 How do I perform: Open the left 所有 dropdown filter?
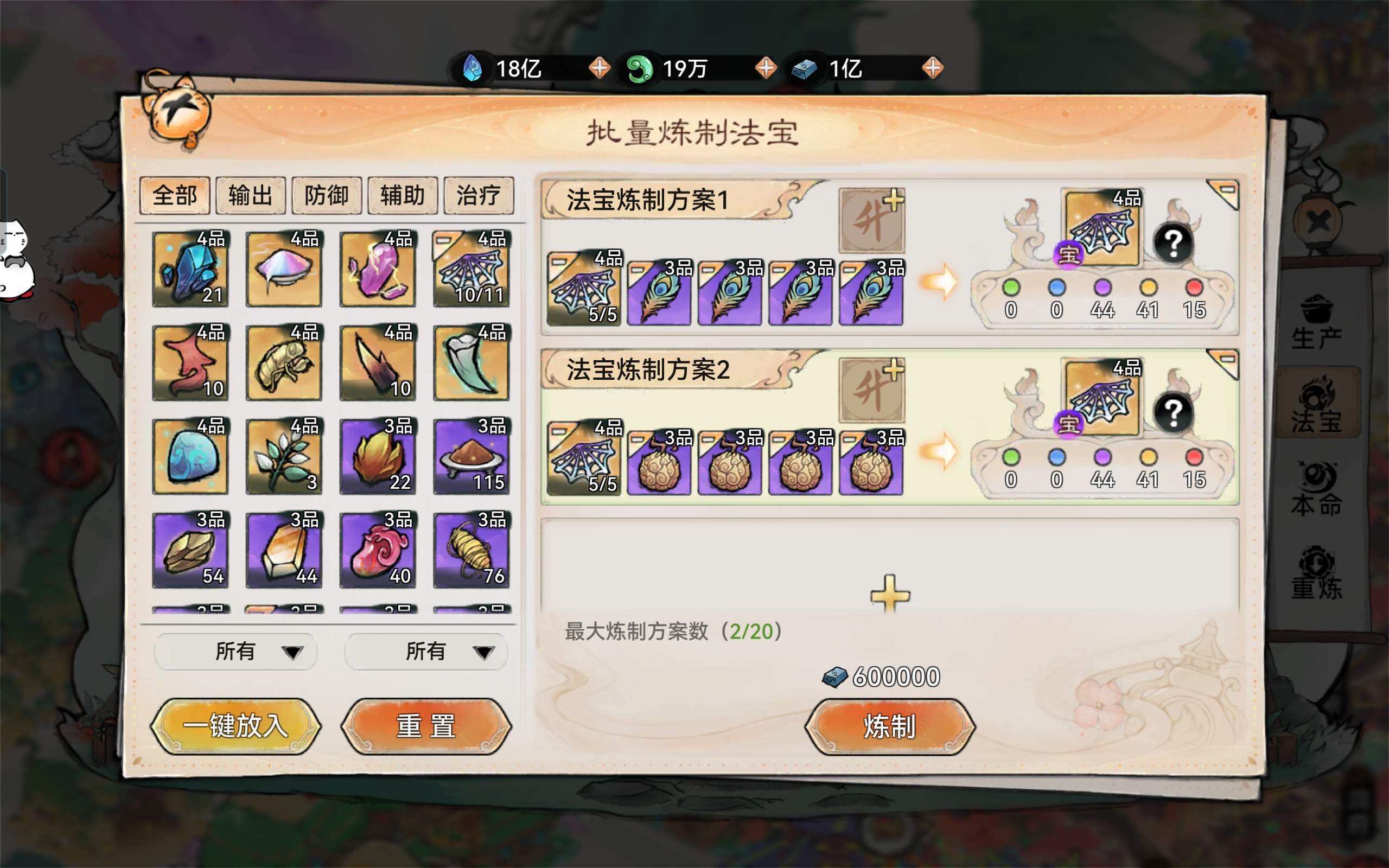coord(236,652)
